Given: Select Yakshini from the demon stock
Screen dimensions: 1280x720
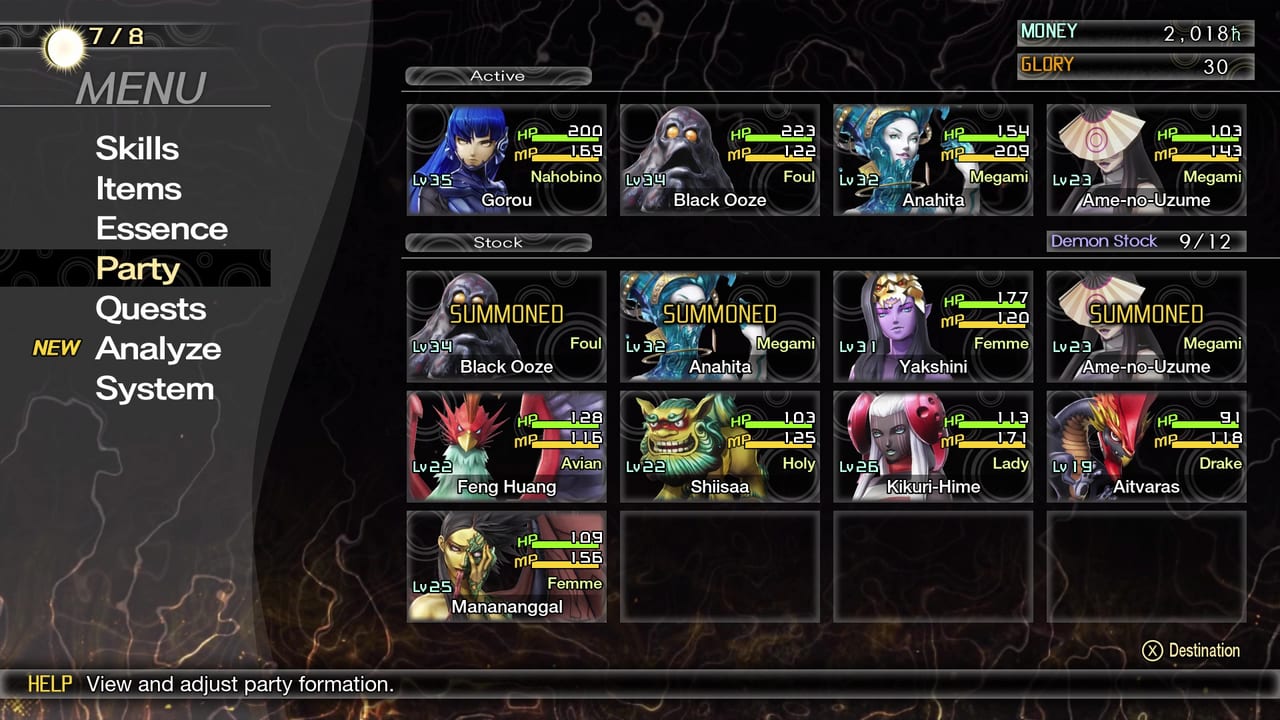Looking at the screenshot, I should [932, 325].
